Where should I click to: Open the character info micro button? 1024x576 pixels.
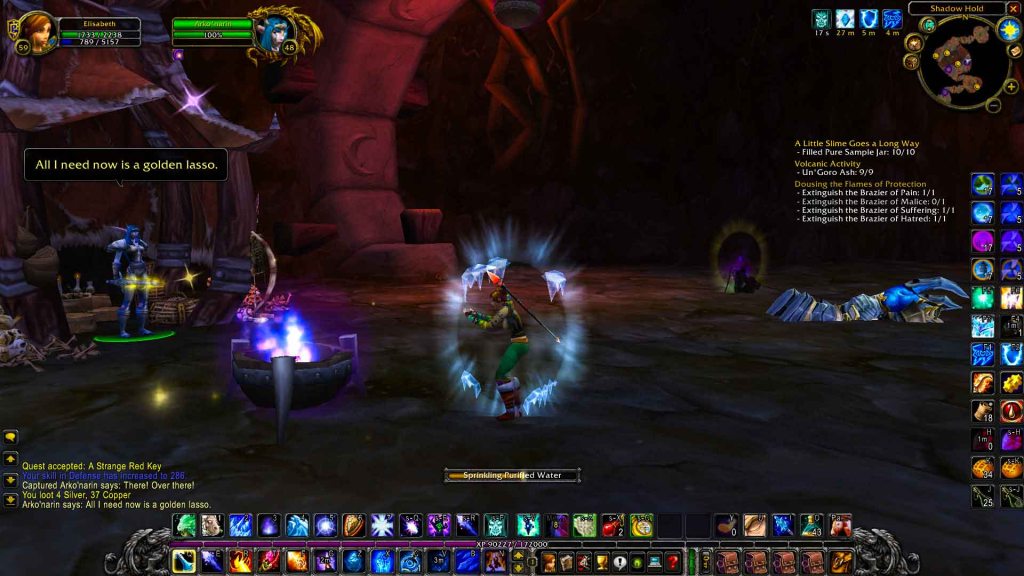[549, 562]
